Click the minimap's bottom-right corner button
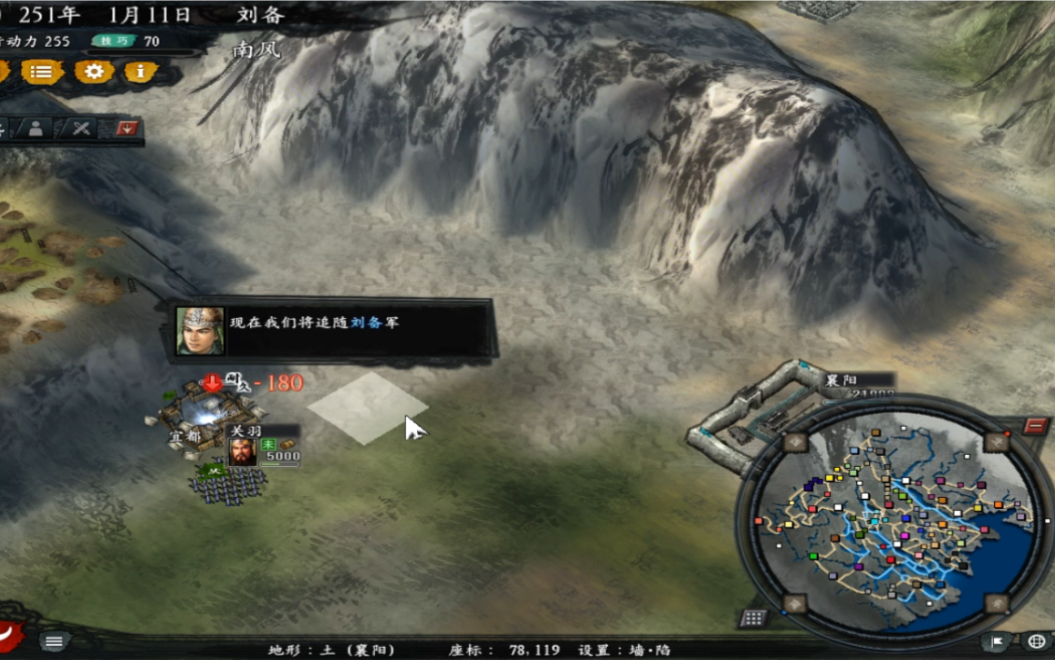1055x660 pixels. pyautogui.click(x=996, y=603)
